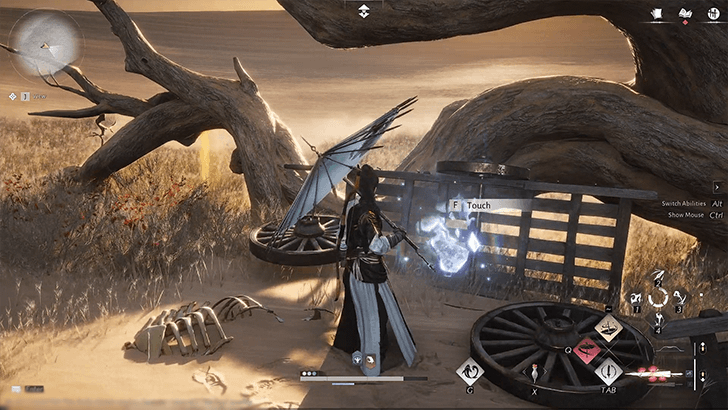Select ability wheel slot 2
728x410 pixels.
tap(657, 276)
